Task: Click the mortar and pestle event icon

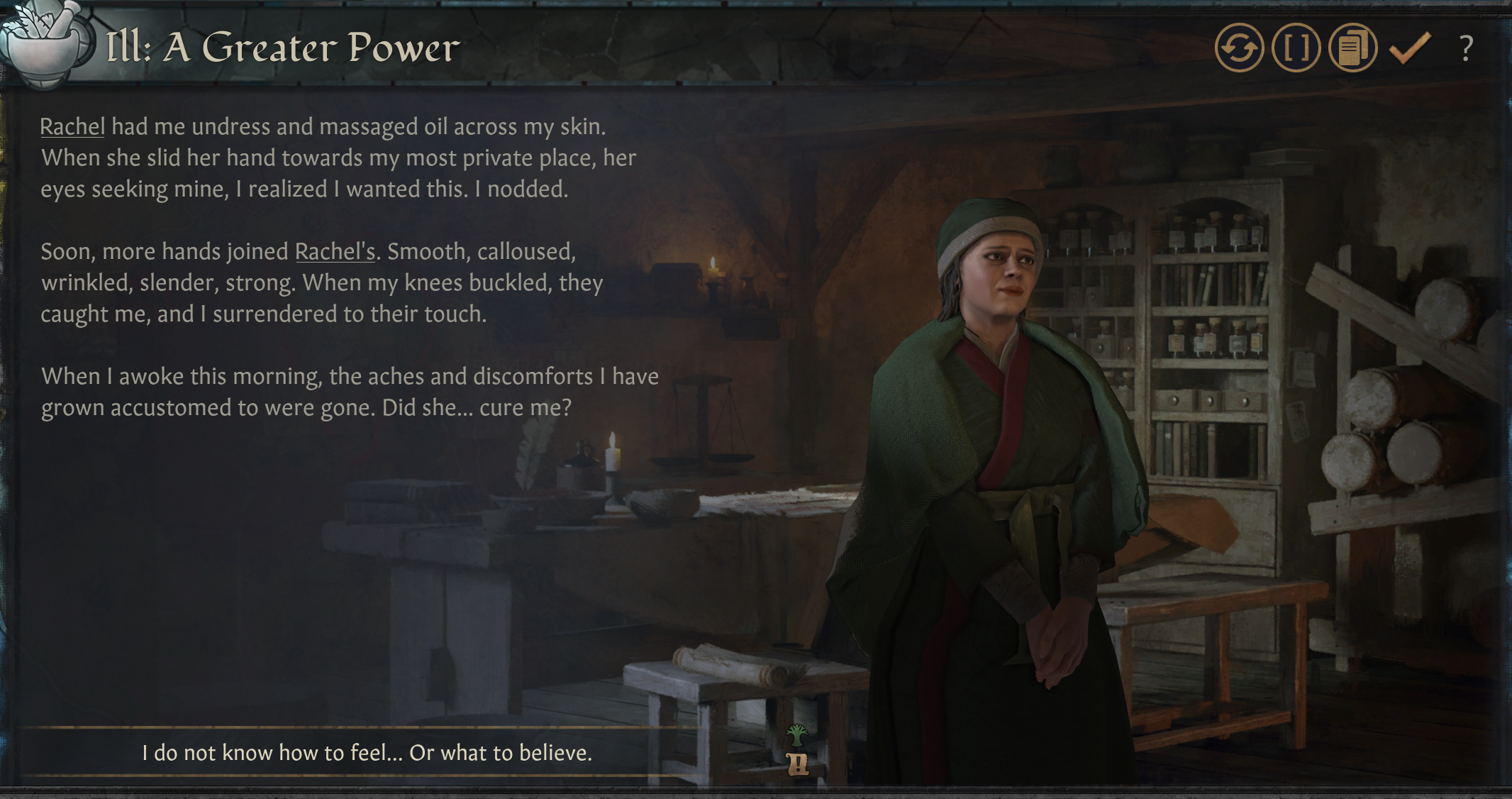Action: [x=44, y=44]
